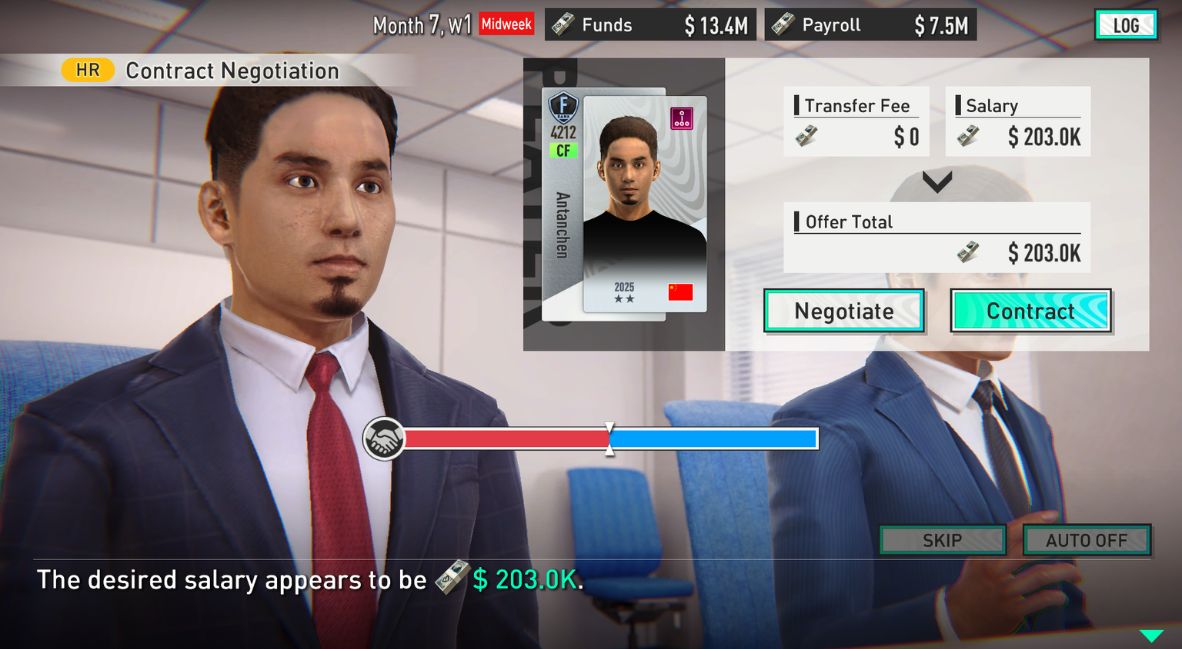This screenshot has width=1182, height=649.
Task: Click the Negotiate button
Action: coord(844,311)
